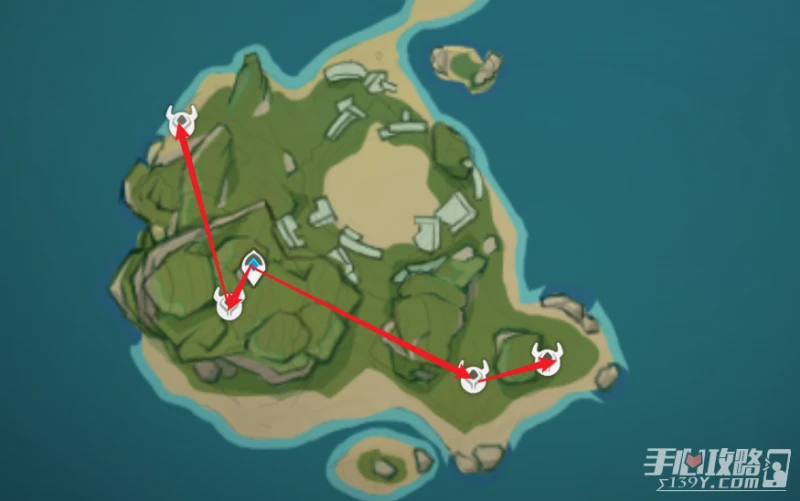Select the enemy marker on the northwest beach
Image resolution: width=800 pixels, height=501 pixels.
tap(181, 121)
